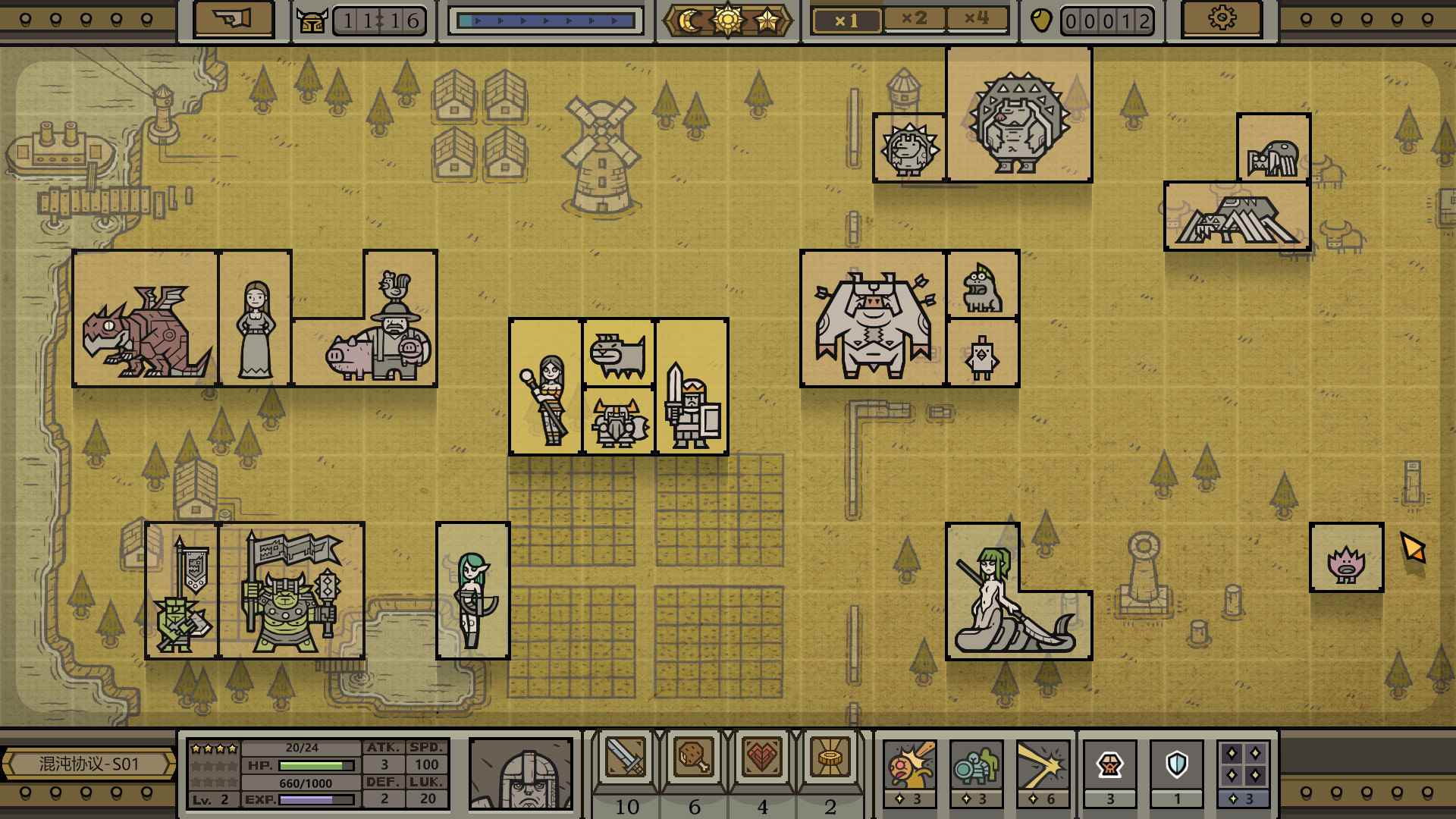Toggle x2 game speed
1456x819 pixels.
click(x=915, y=20)
